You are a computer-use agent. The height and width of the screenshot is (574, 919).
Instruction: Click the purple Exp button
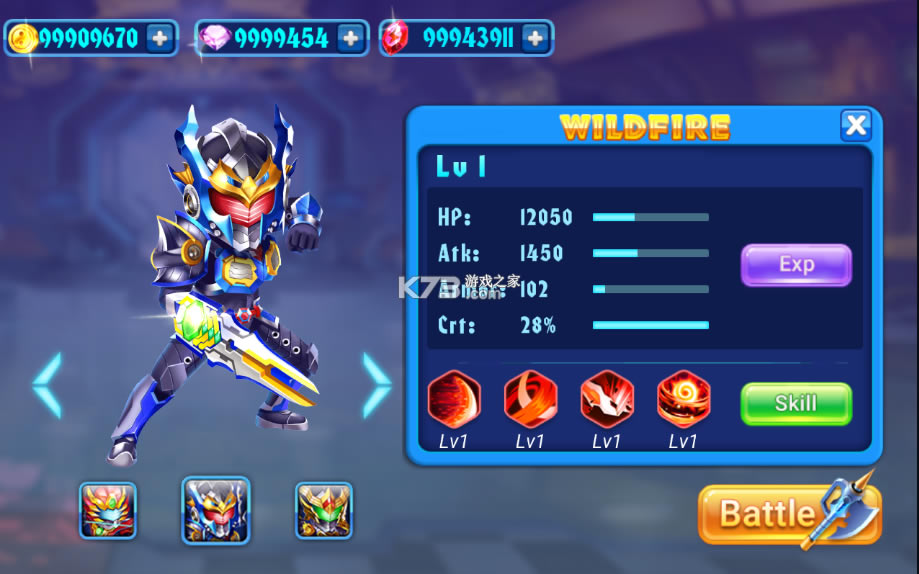coord(796,265)
